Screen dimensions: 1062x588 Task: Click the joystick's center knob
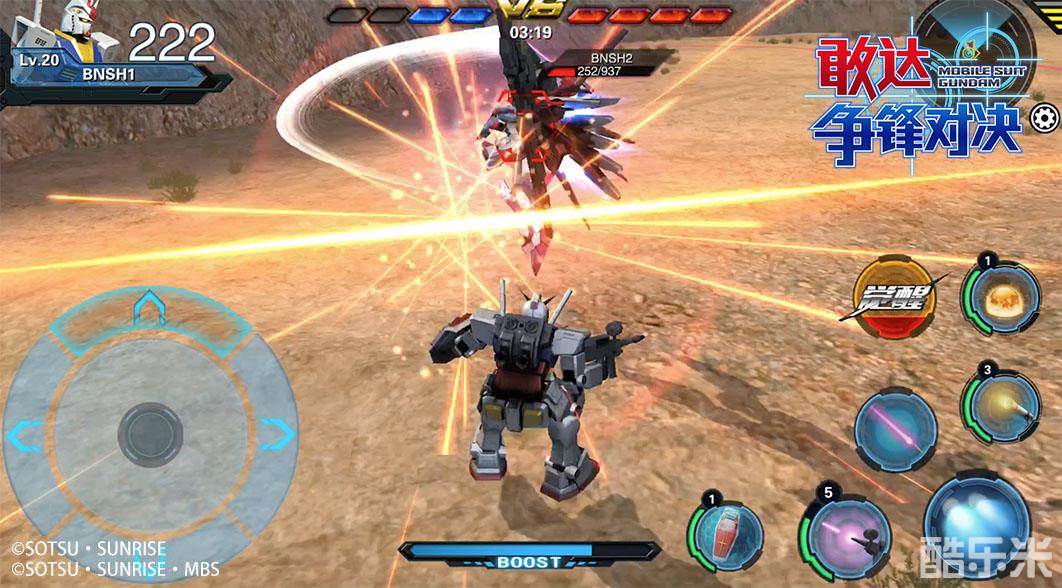pos(150,435)
